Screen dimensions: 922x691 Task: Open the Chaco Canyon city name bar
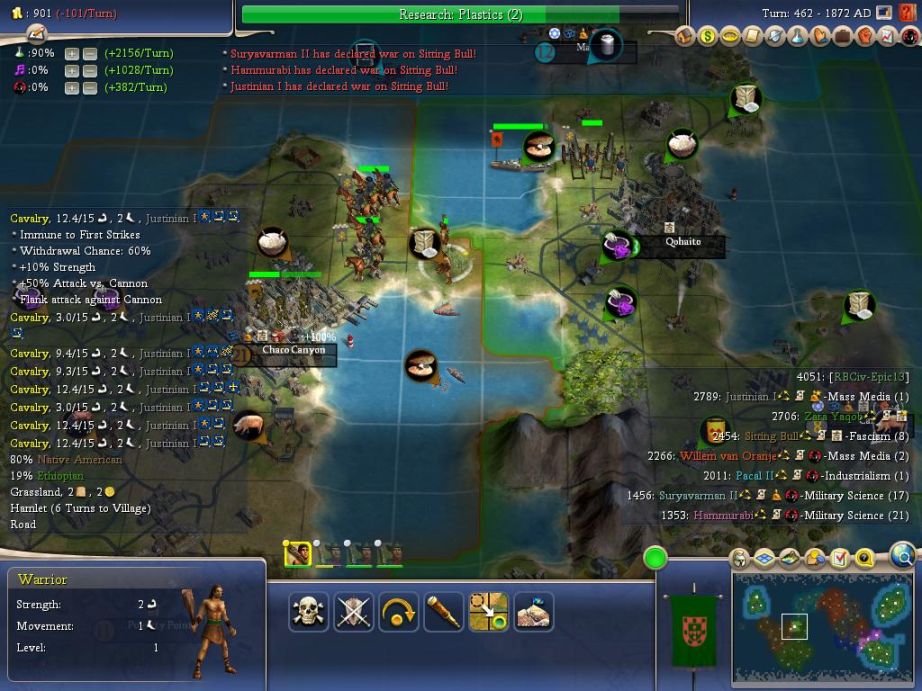294,350
